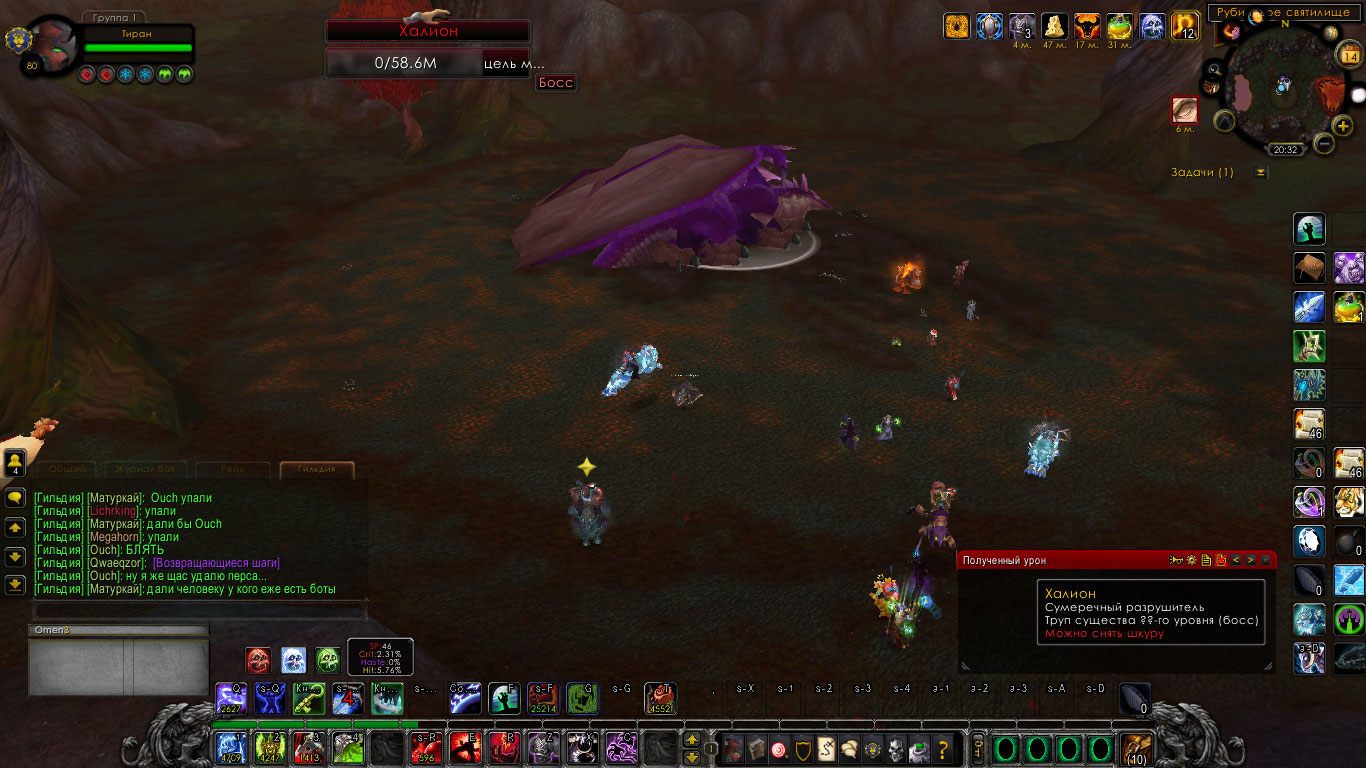Open the Возвращающиеся шаги item link
The height and width of the screenshot is (768, 1366).
(216, 563)
